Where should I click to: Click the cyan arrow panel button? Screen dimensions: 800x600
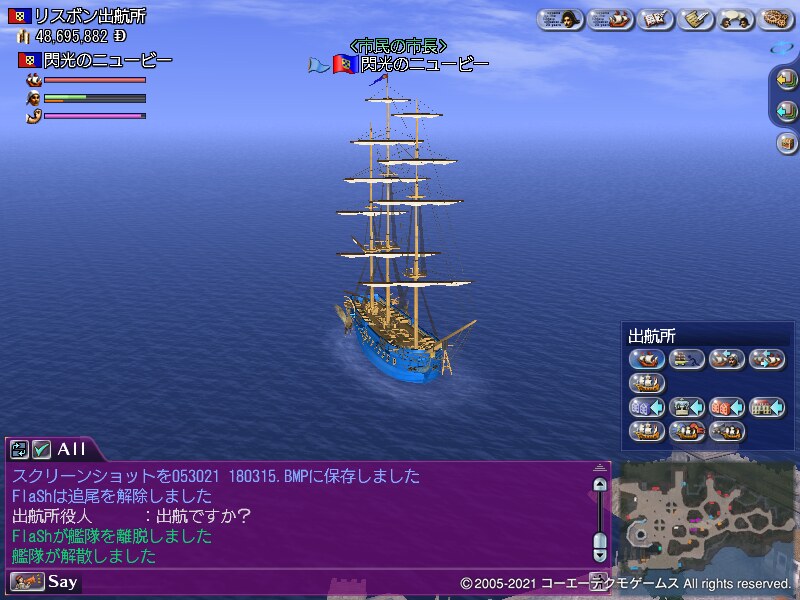[x=786, y=111]
